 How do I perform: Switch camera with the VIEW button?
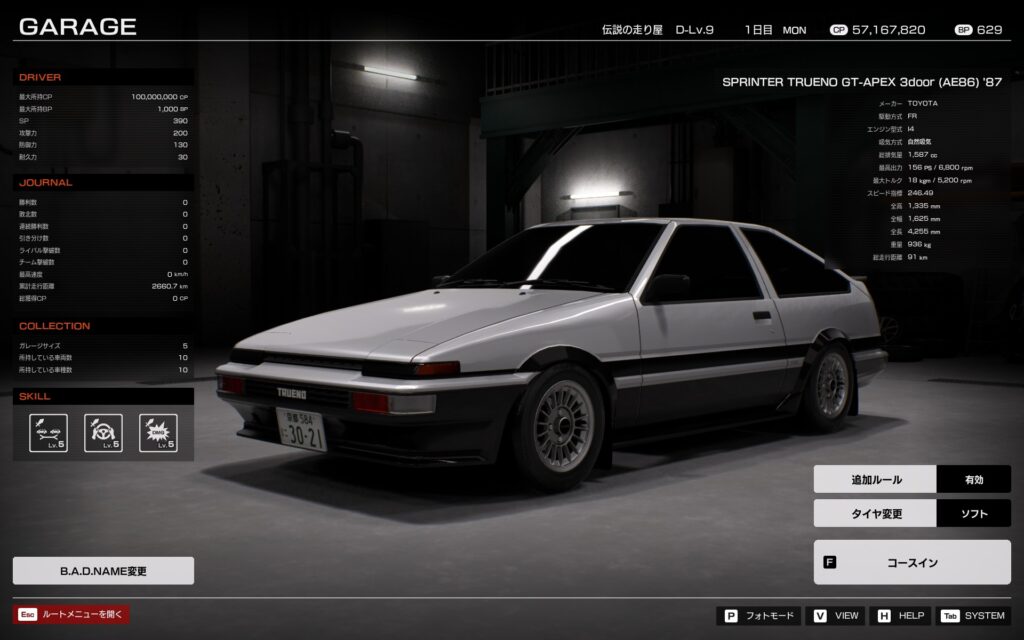pos(836,616)
